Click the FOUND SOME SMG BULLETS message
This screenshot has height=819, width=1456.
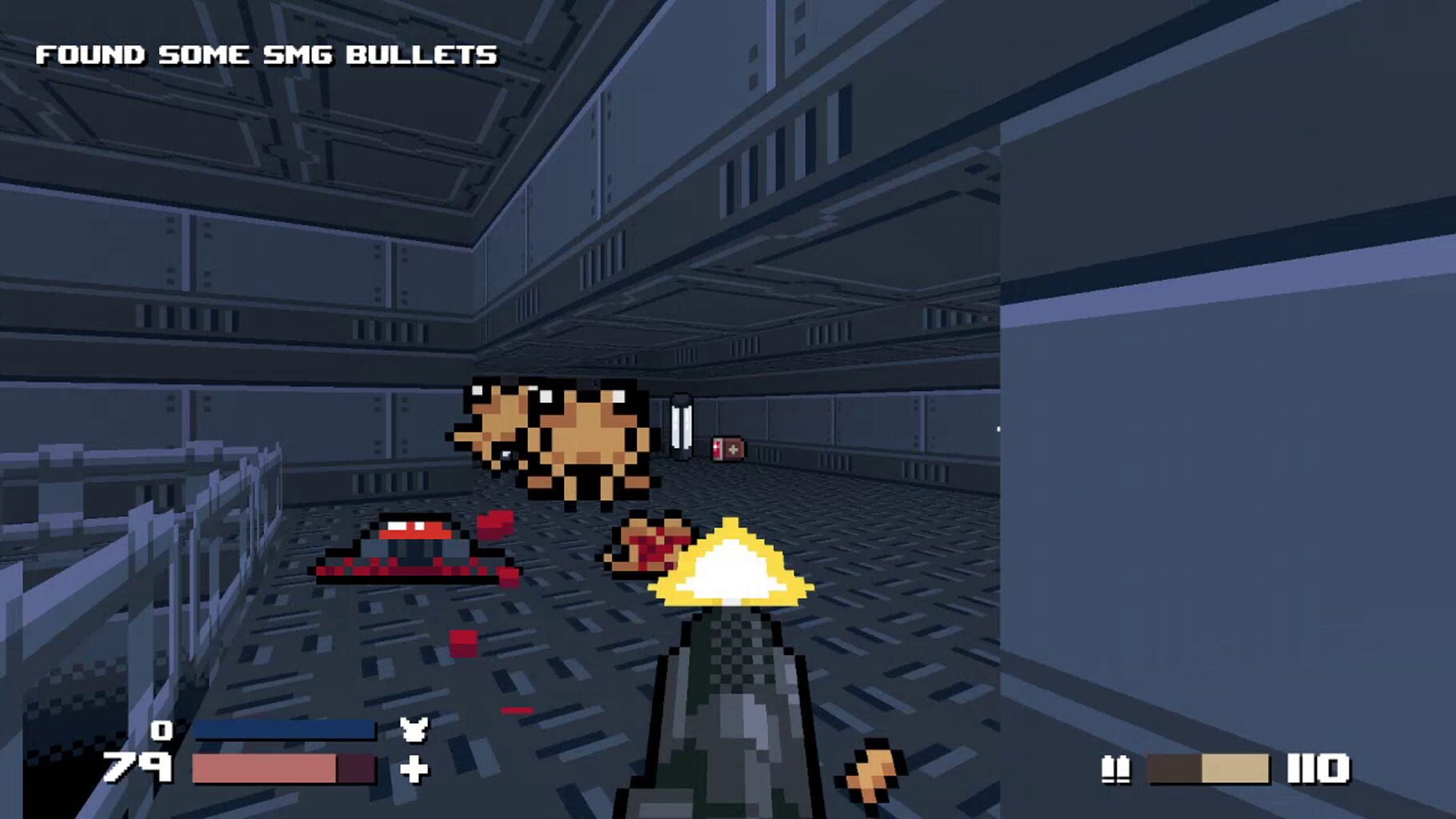[x=268, y=54]
